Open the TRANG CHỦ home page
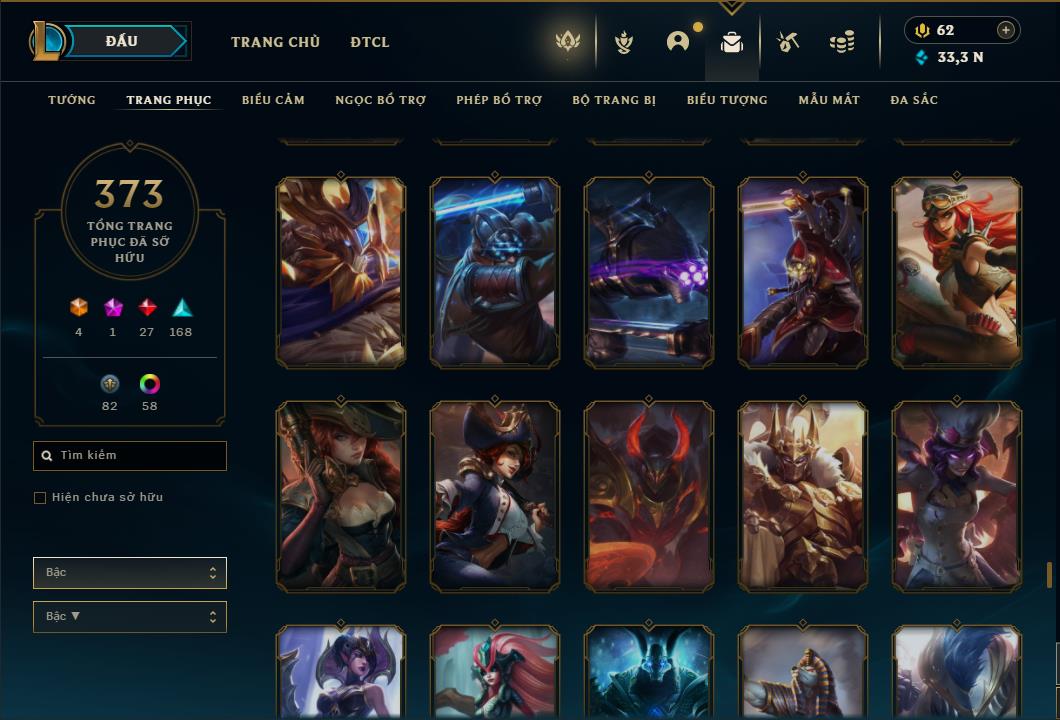This screenshot has height=720, width=1060. coord(275,42)
